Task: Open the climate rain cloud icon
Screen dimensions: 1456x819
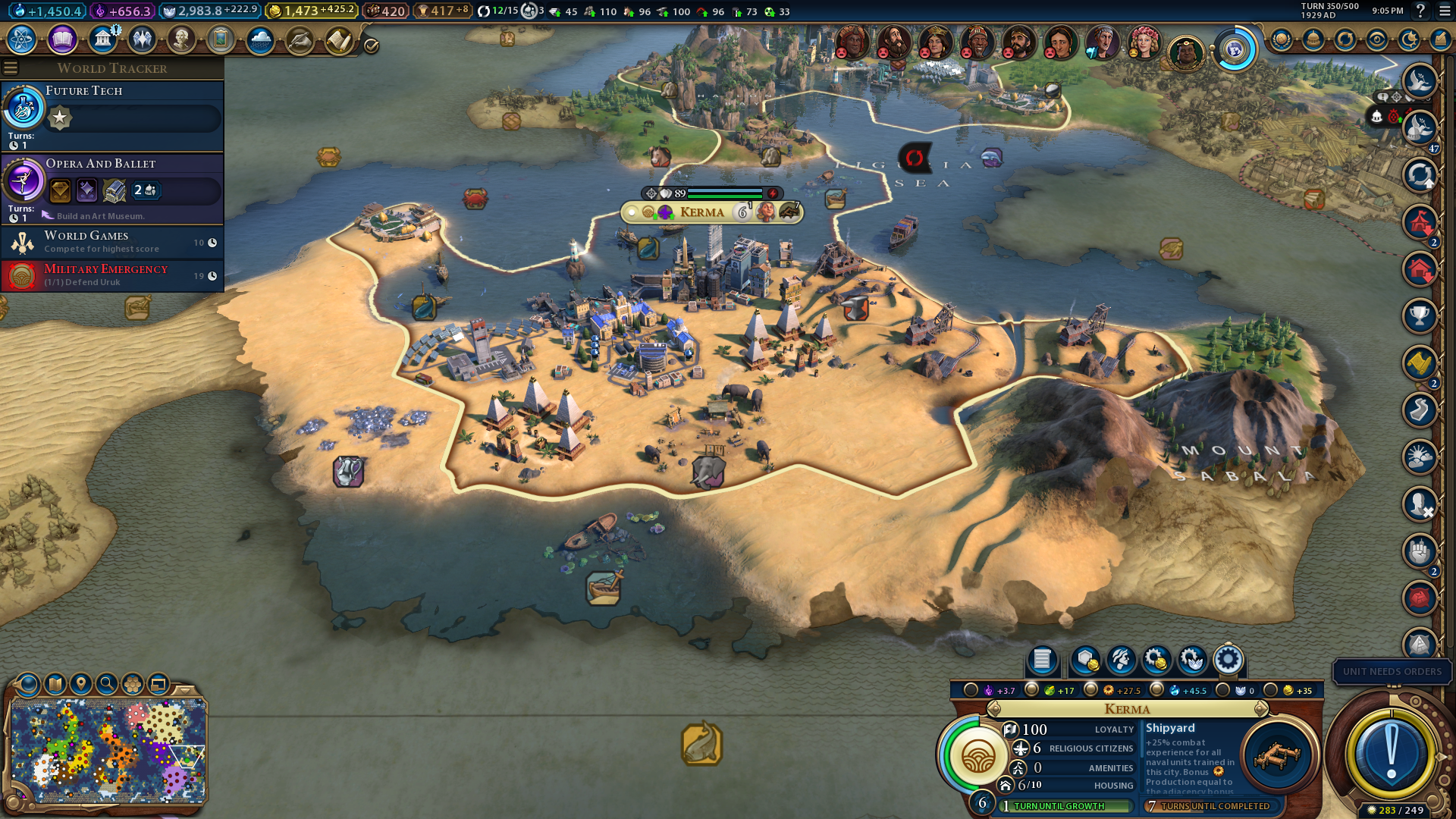Action: [x=260, y=39]
